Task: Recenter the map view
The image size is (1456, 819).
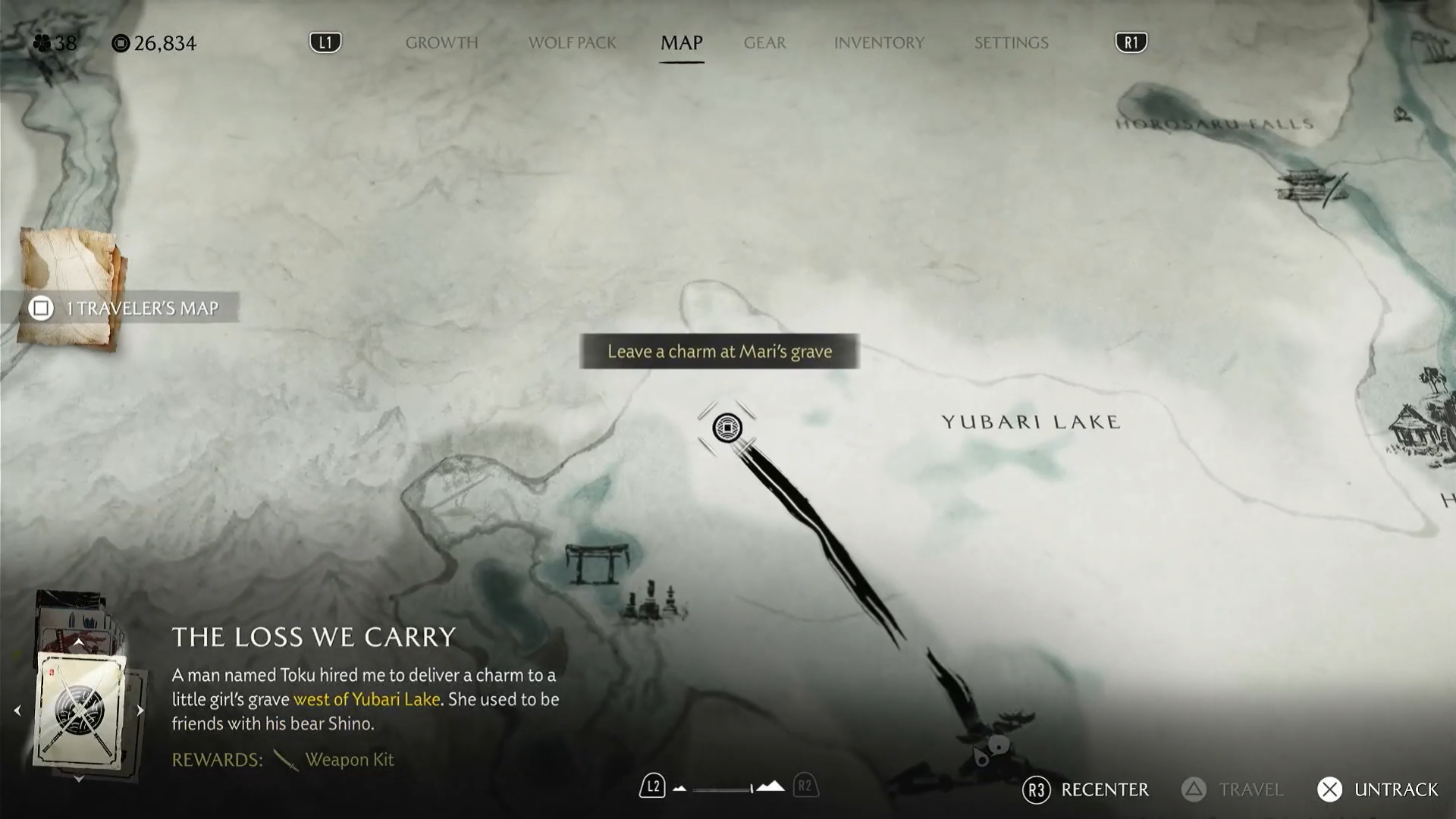Action: pos(1086,789)
